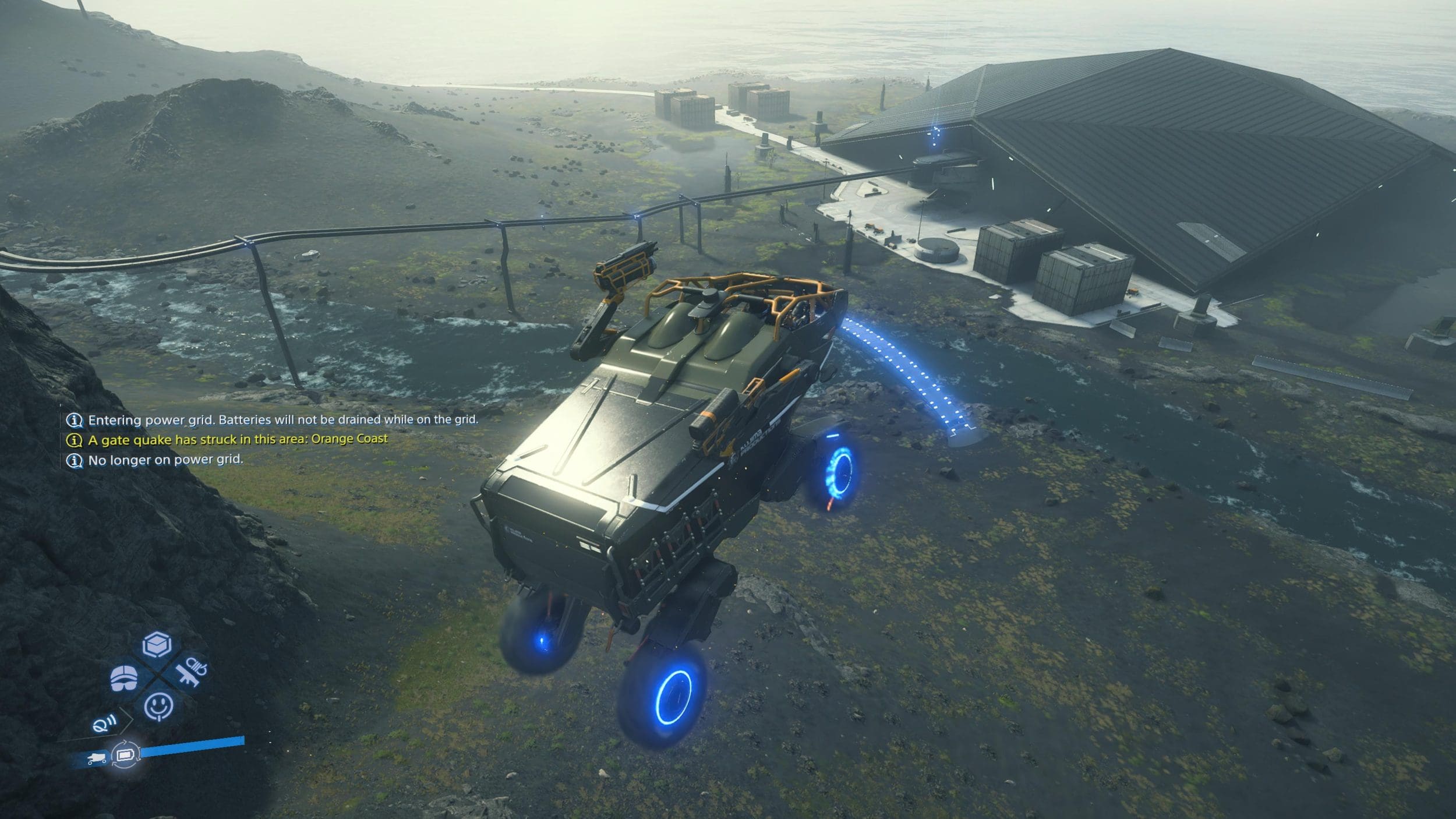Viewport: 1456px width, 819px height.
Task: Open the cargo box wheel slot
Action: pyautogui.click(x=157, y=645)
